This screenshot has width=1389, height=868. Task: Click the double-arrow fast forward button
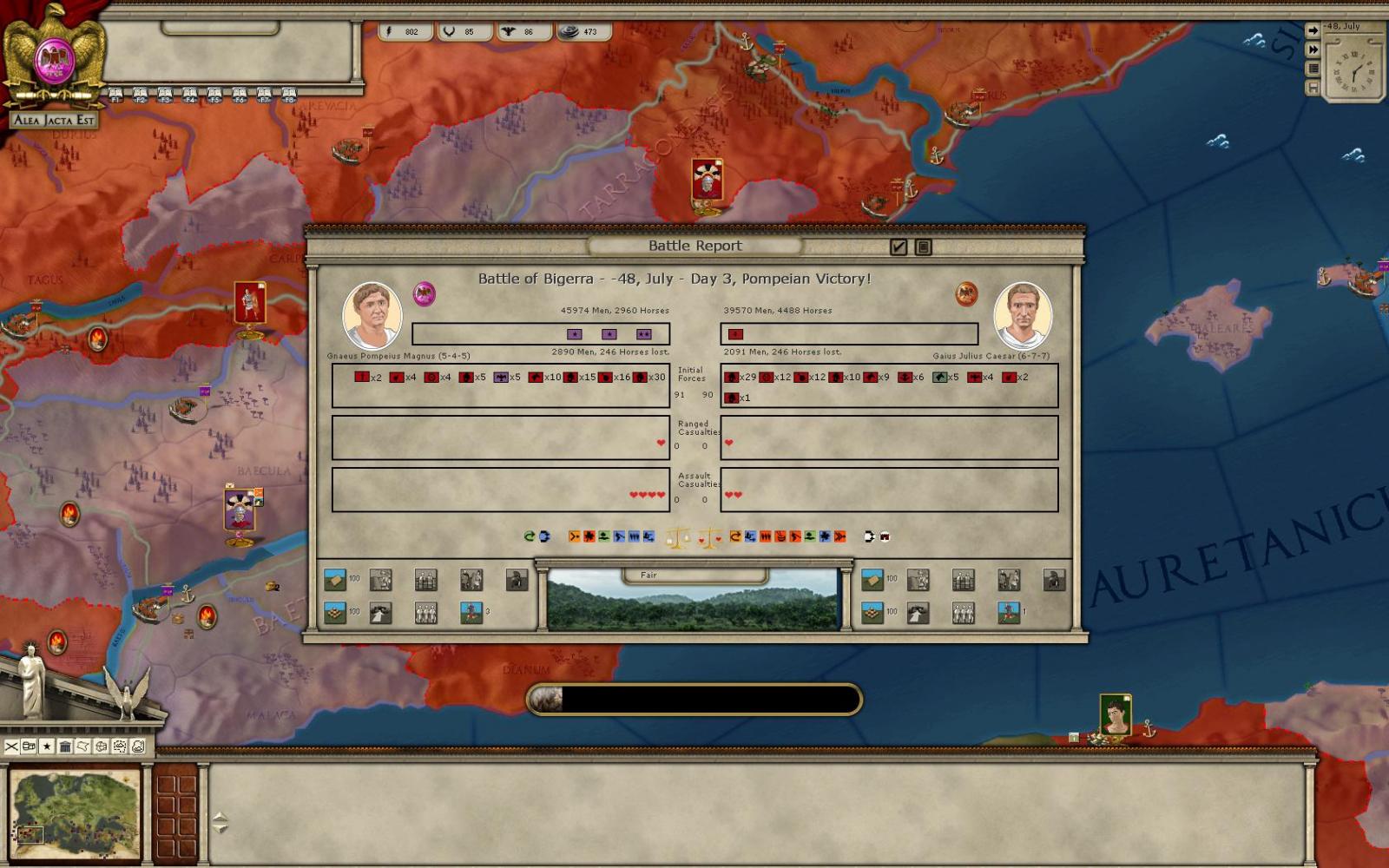tap(1313, 49)
